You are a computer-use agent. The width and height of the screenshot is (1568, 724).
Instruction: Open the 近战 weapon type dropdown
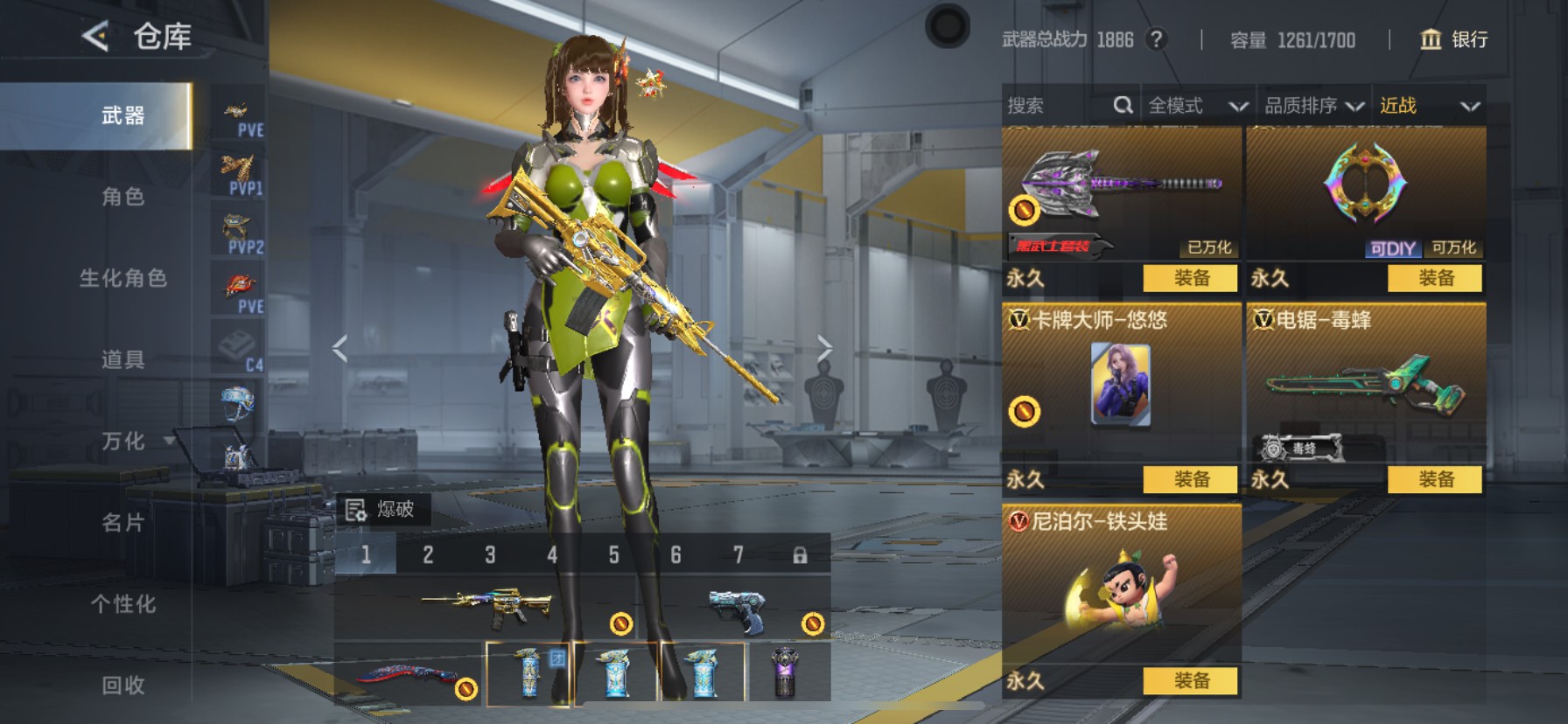click(1428, 106)
